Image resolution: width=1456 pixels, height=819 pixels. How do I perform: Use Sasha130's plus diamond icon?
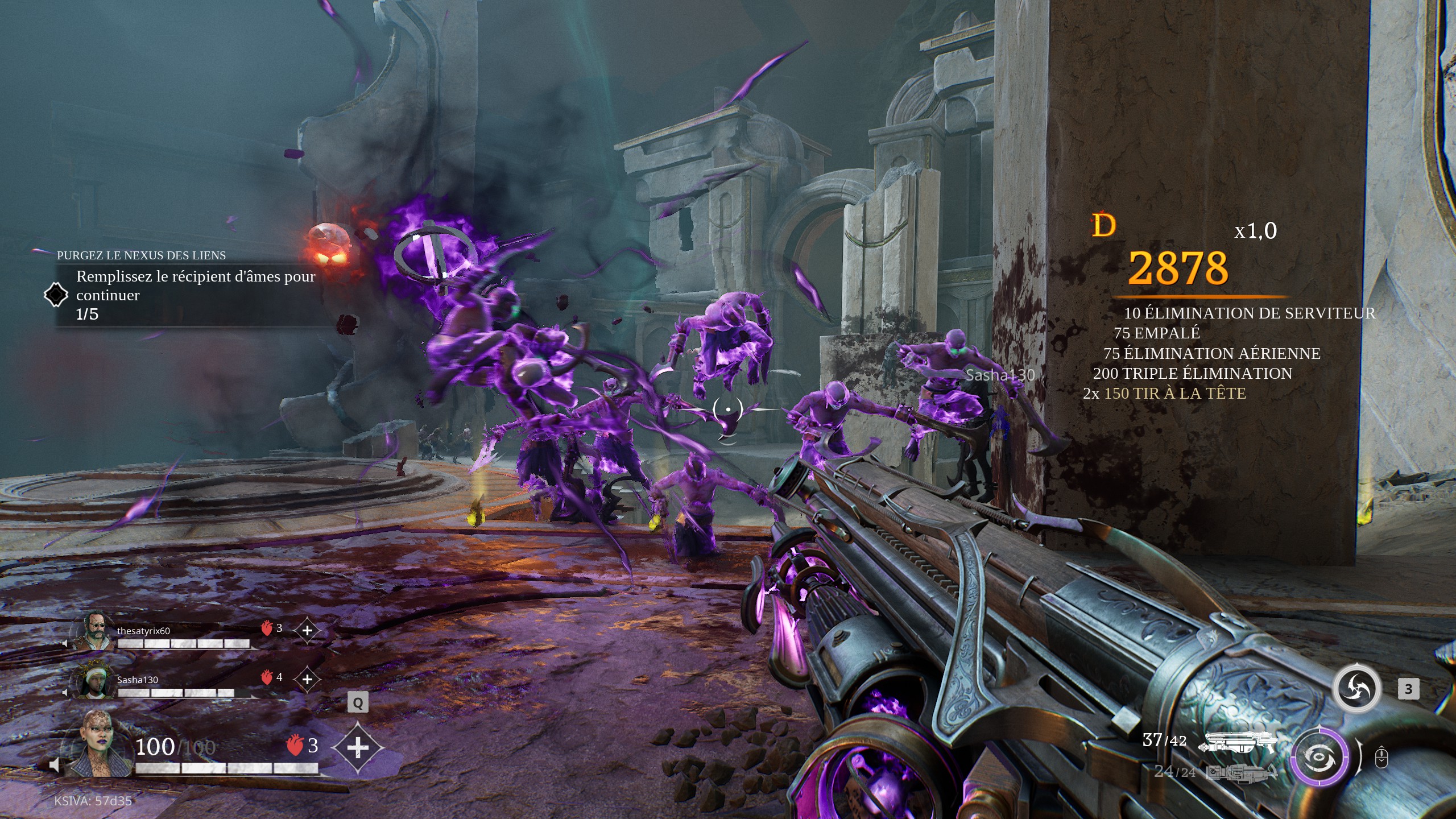tap(307, 679)
